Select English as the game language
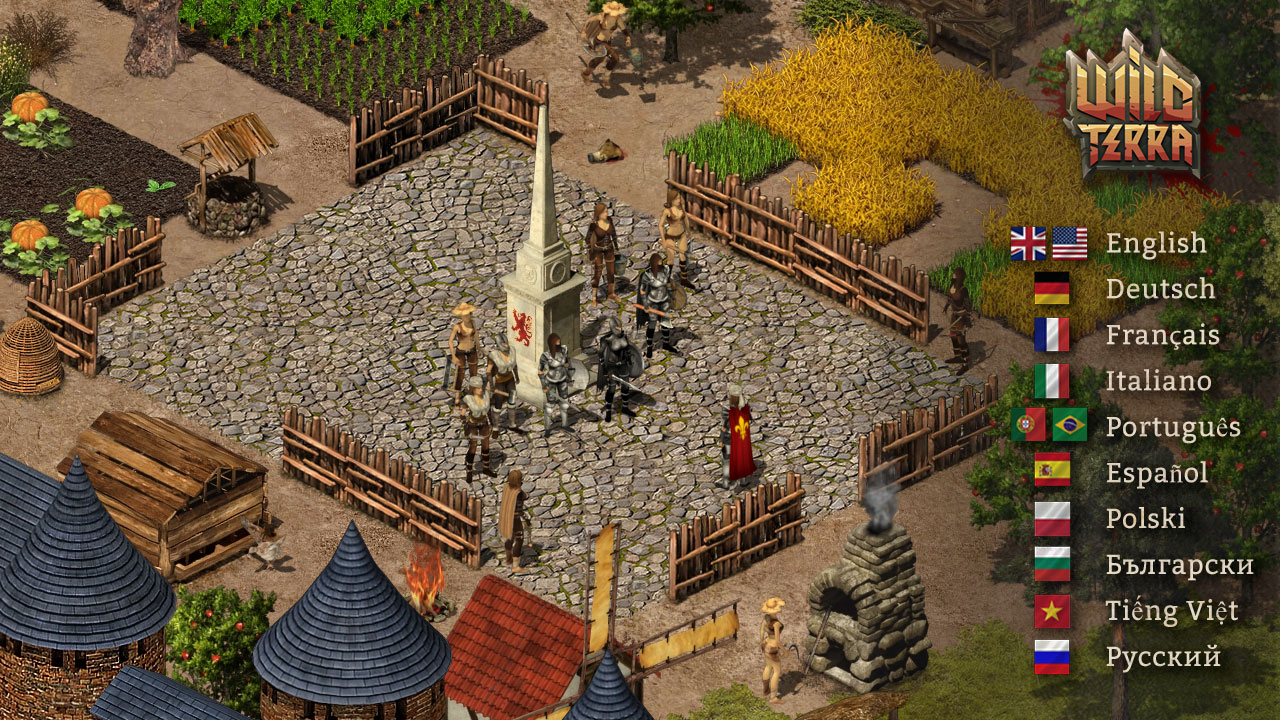The image size is (1280, 720). (1156, 243)
